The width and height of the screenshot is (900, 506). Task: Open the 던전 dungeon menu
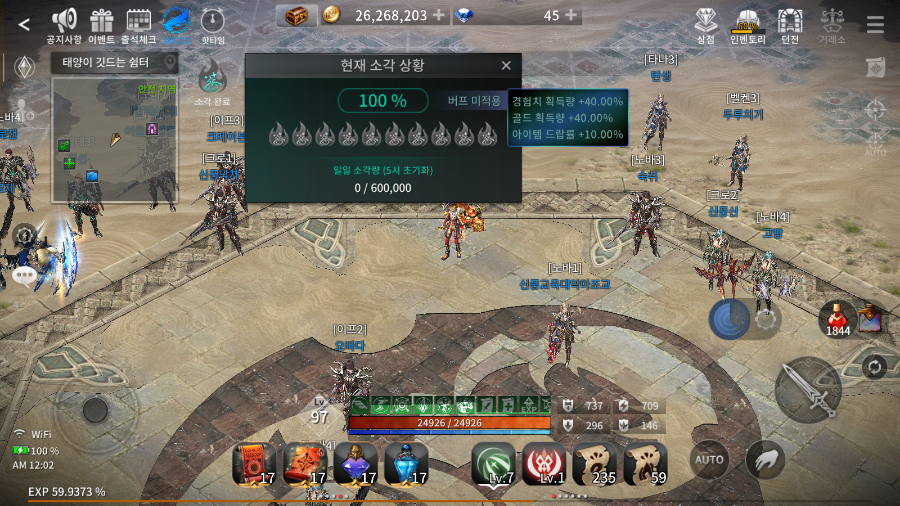coord(790,22)
